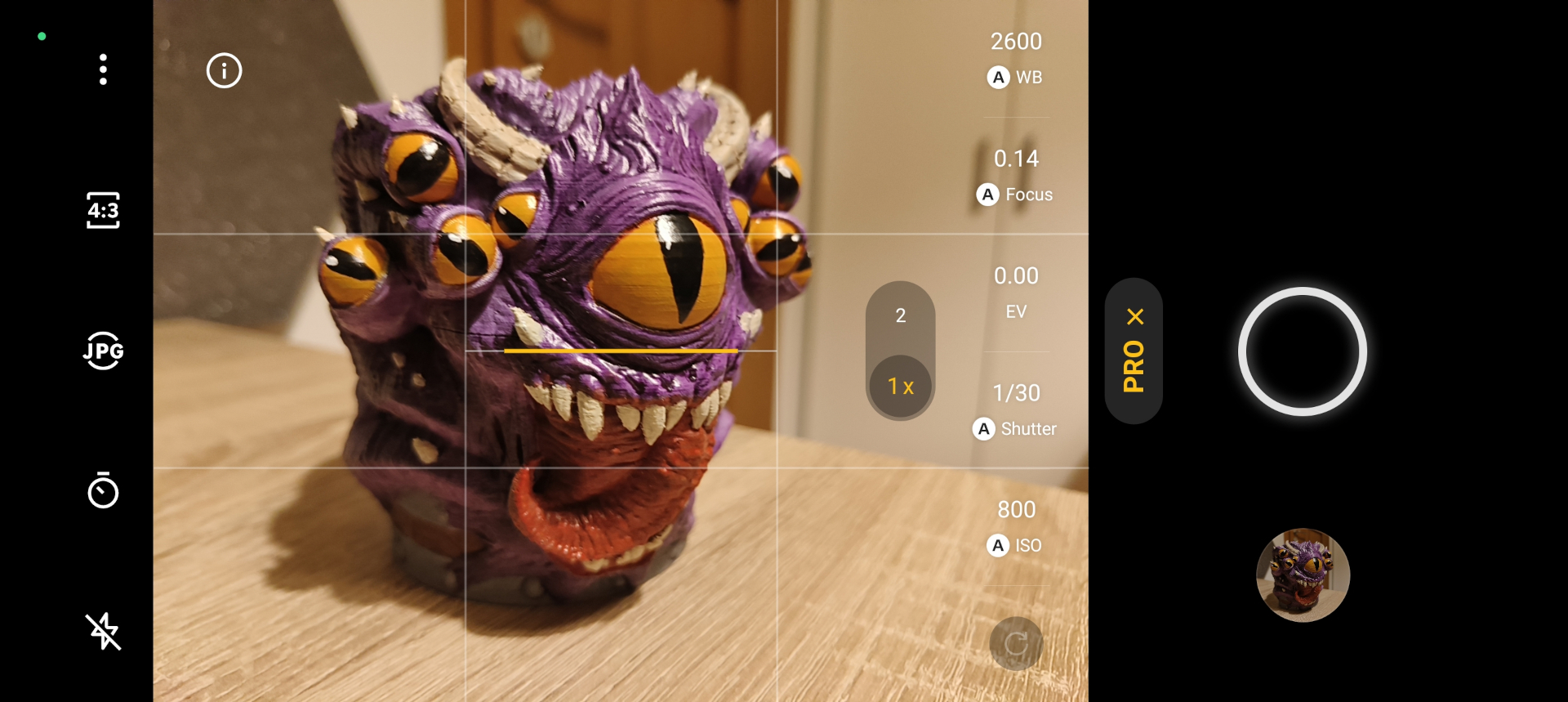Open the last photo thumbnail
Viewport: 1568px width, 702px height.
[x=1303, y=575]
